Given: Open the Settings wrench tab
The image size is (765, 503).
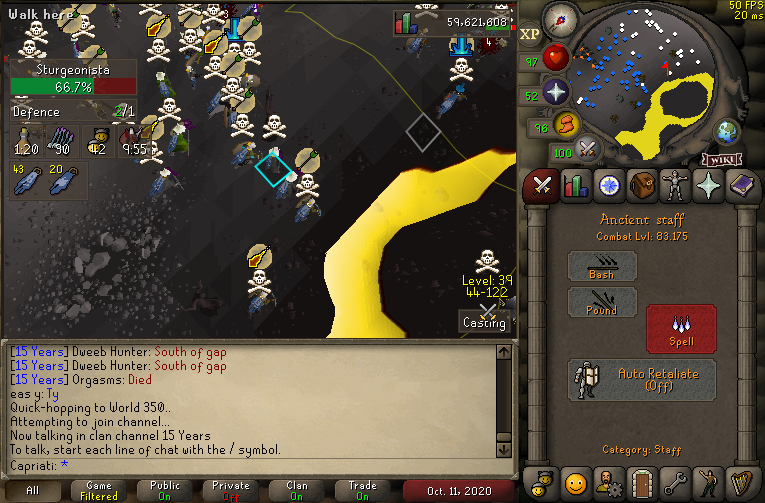Looking at the screenshot, I should tap(675, 482).
